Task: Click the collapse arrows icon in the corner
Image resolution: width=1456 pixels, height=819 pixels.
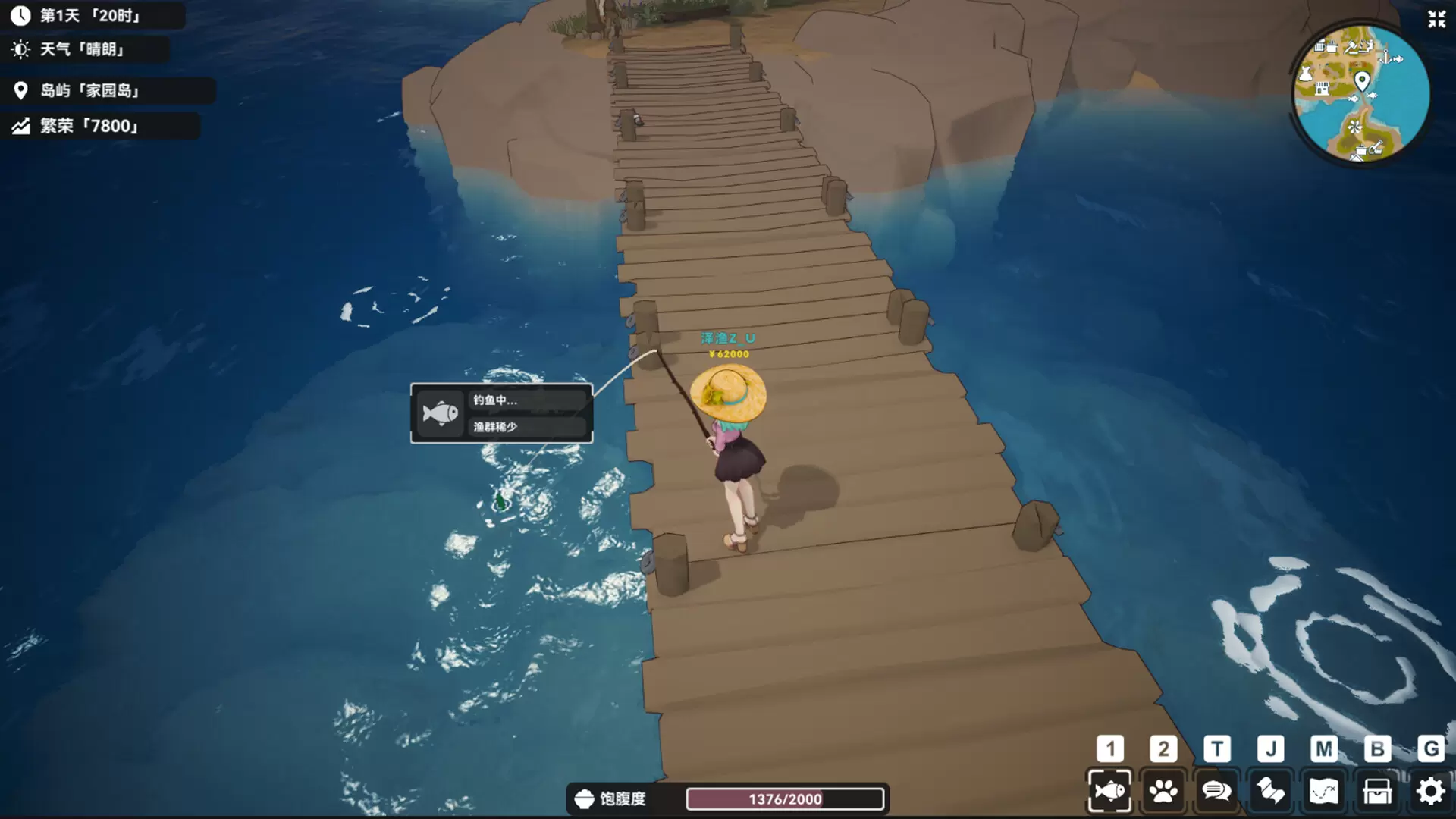Action: coord(1436,19)
